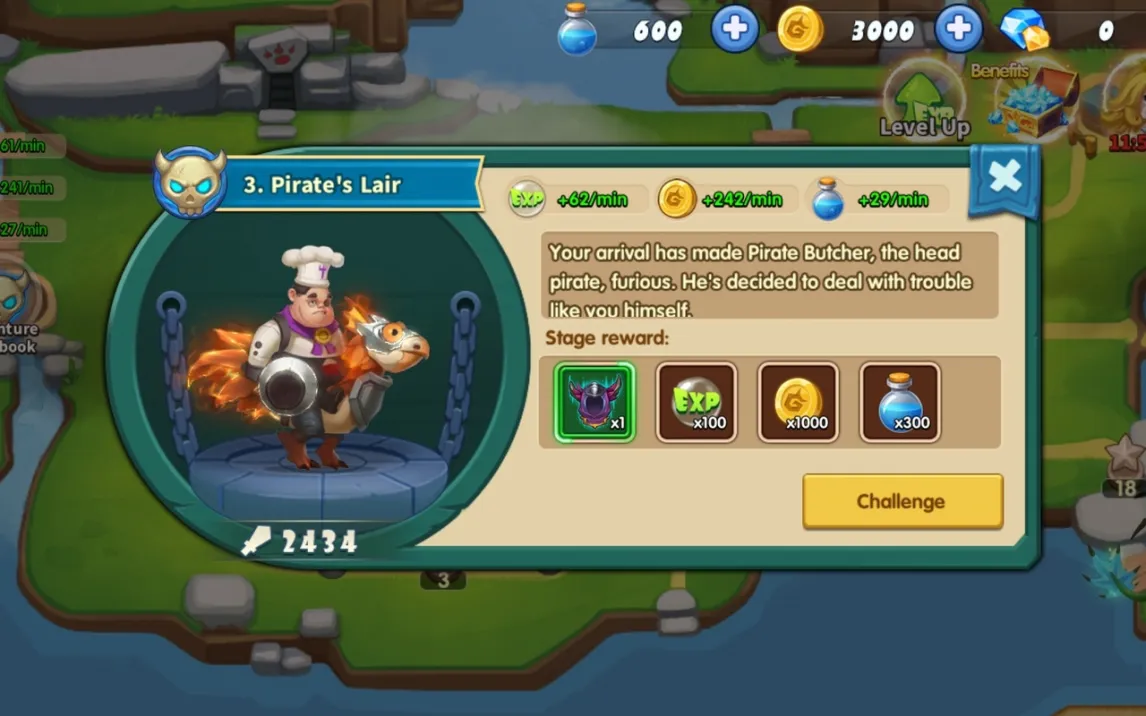Add more gold coins with plus button
This screenshot has height=716, width=1146.
pyautogui.click(x=958, y=30)
